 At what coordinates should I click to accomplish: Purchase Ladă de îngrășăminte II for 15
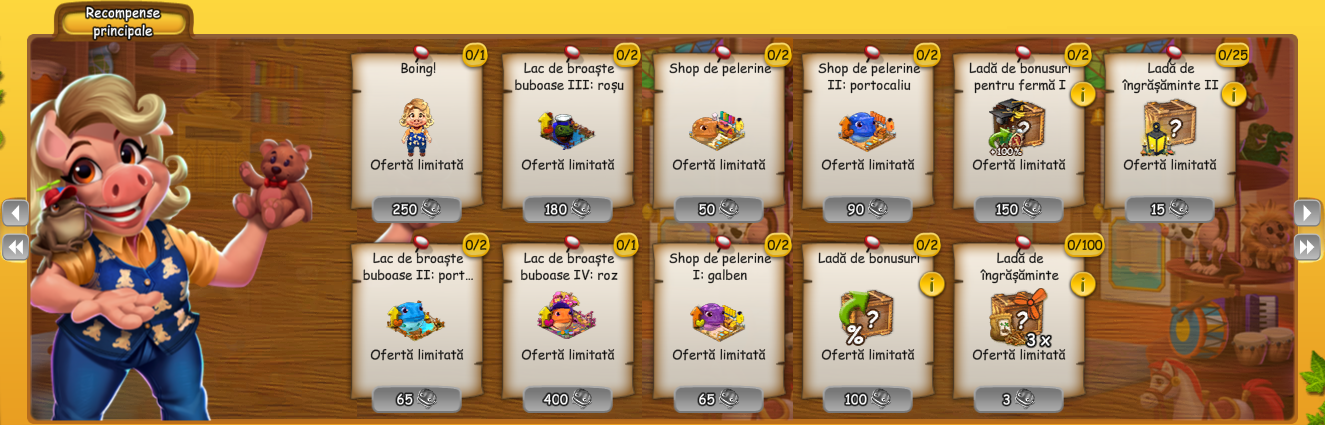pos(1169,209)
